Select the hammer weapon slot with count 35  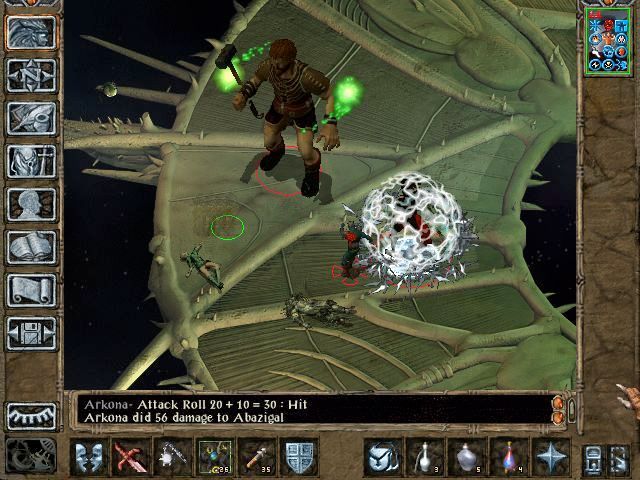point(256,457)
